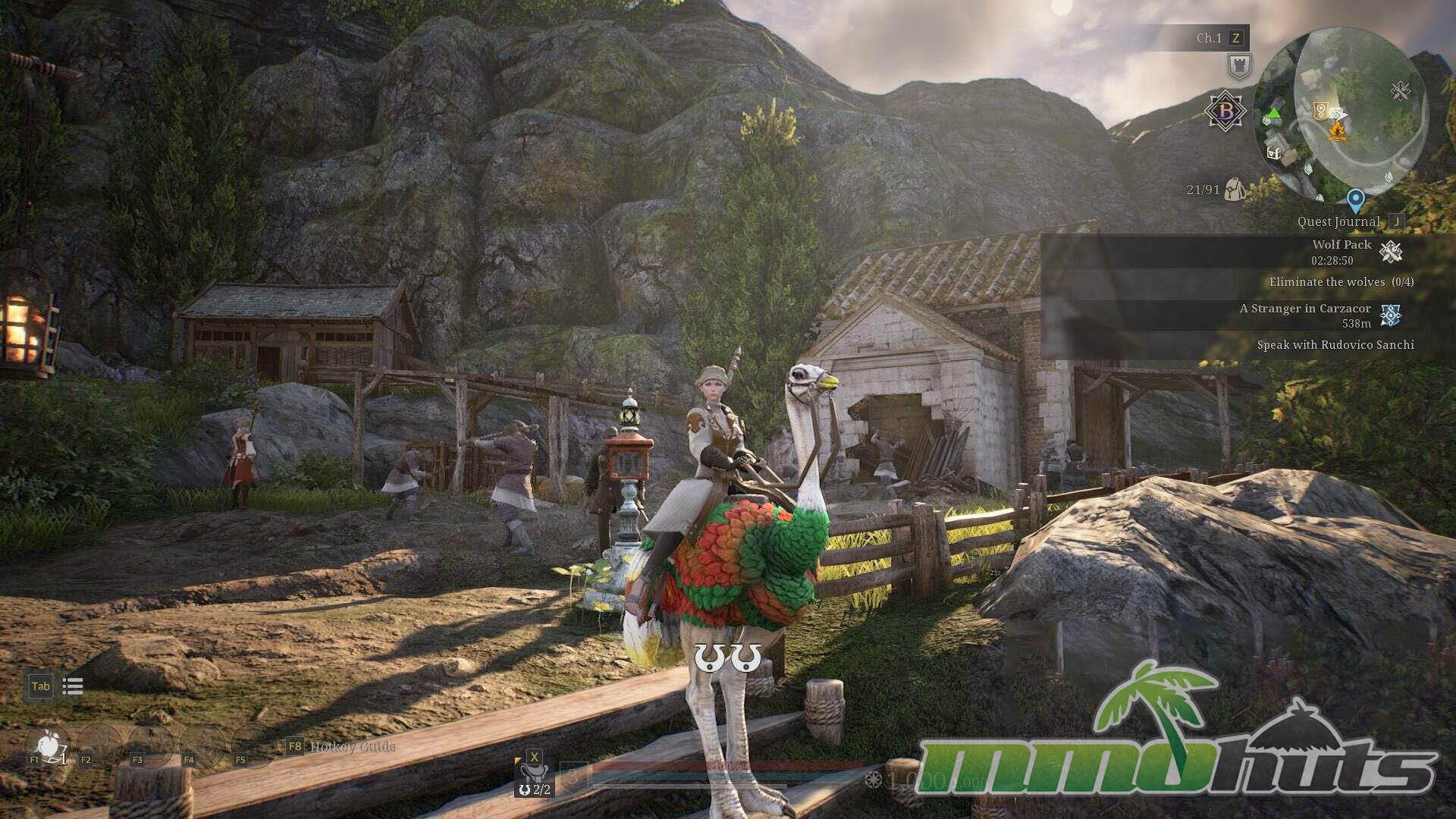Screen dimensions: 1456x819
Task: Click the mount saddle icon
Action: click(534, 773)
